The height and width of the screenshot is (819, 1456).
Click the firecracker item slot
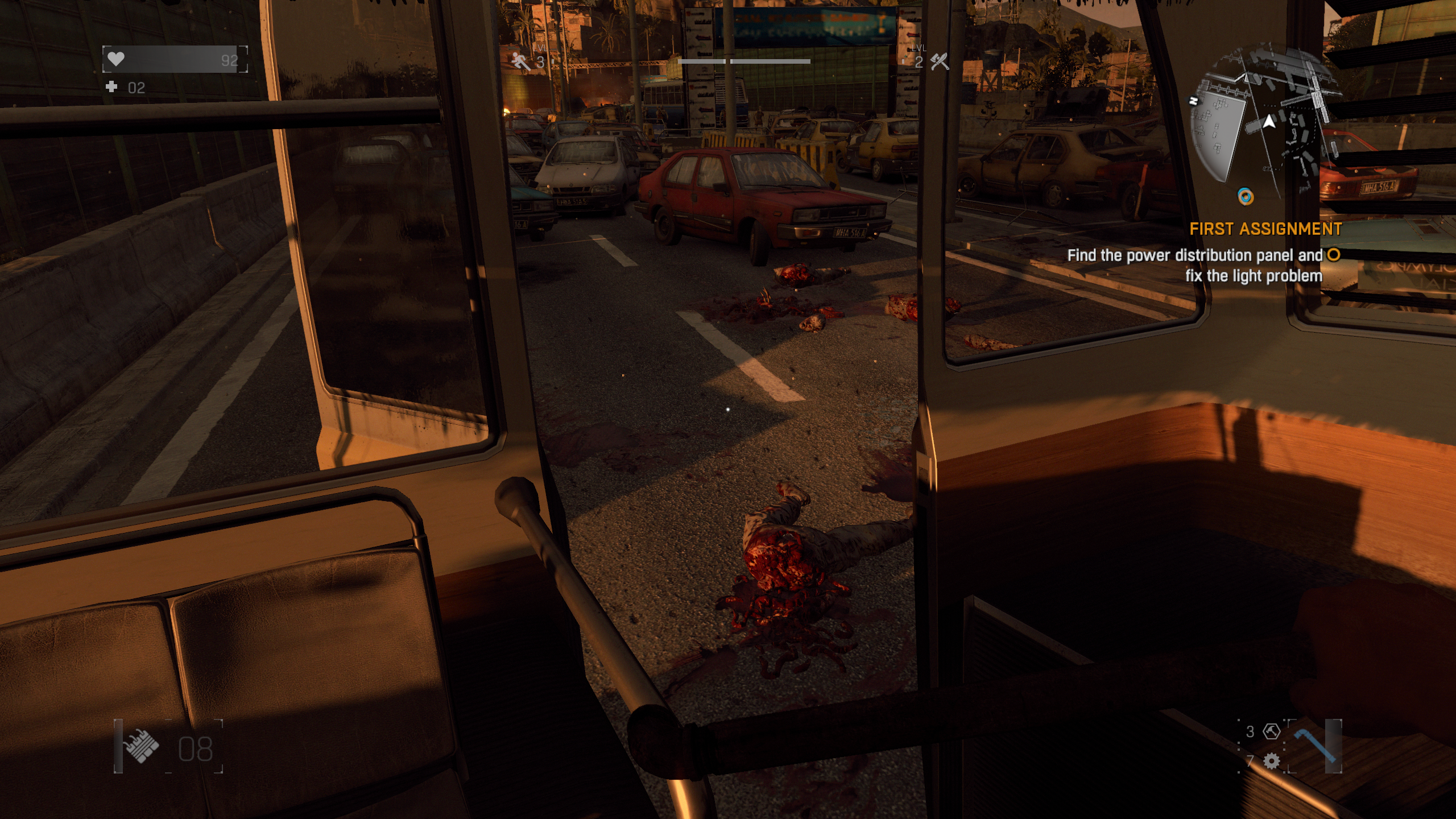point(142,746)
